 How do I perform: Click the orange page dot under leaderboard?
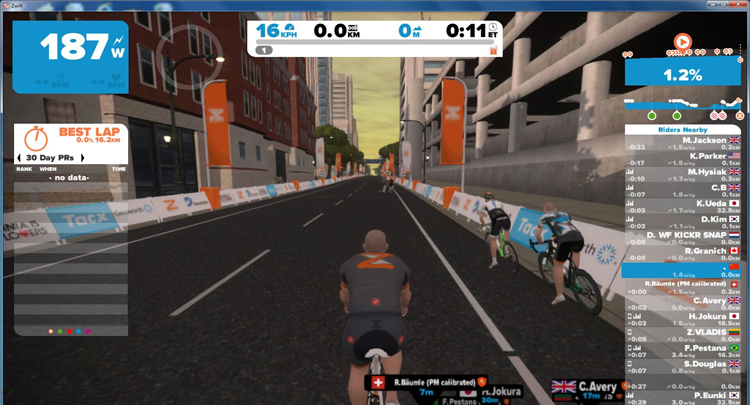[x=50, y=330]
